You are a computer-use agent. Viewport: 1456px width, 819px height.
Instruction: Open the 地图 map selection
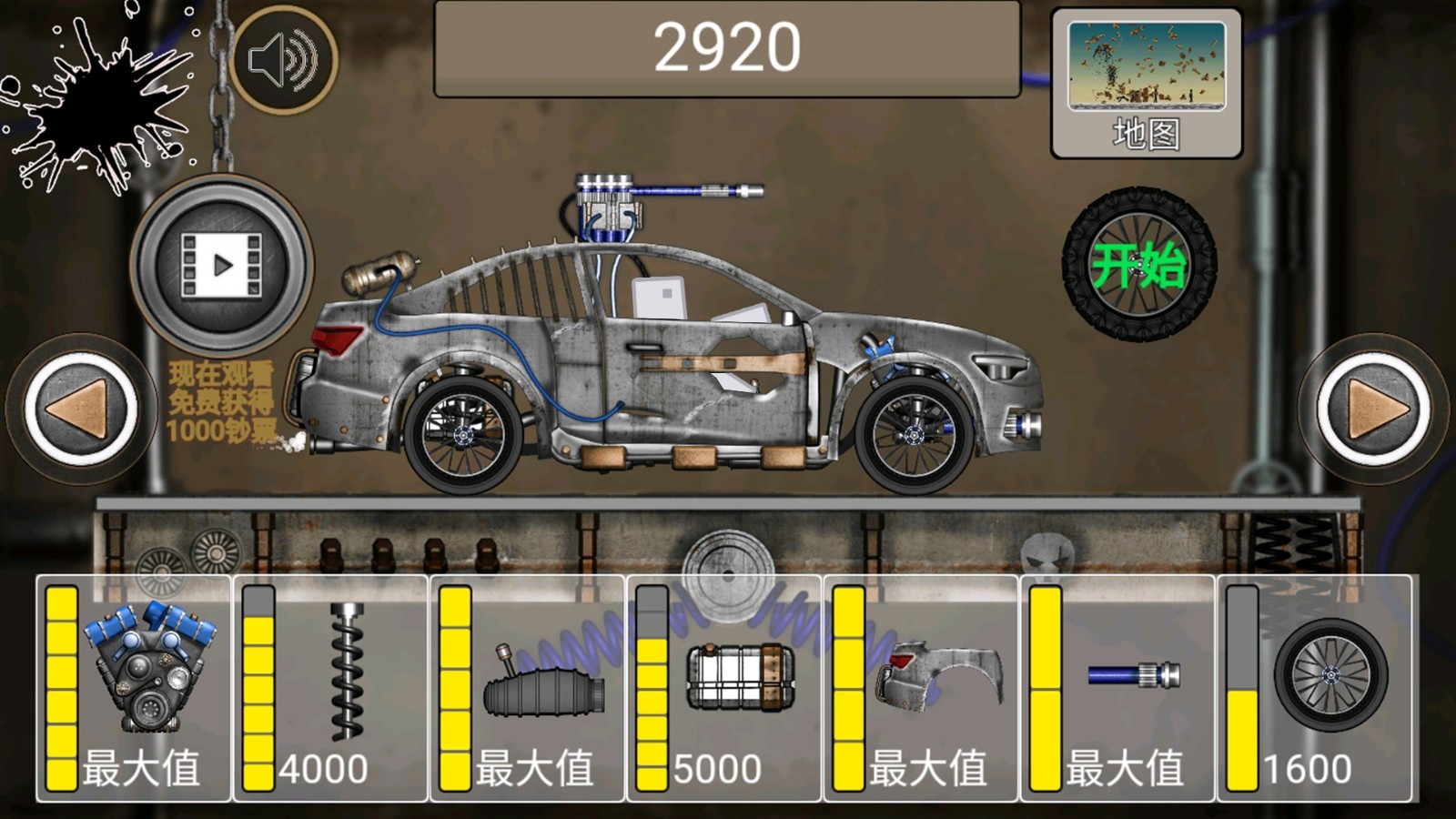click(x=1147, y=84)
